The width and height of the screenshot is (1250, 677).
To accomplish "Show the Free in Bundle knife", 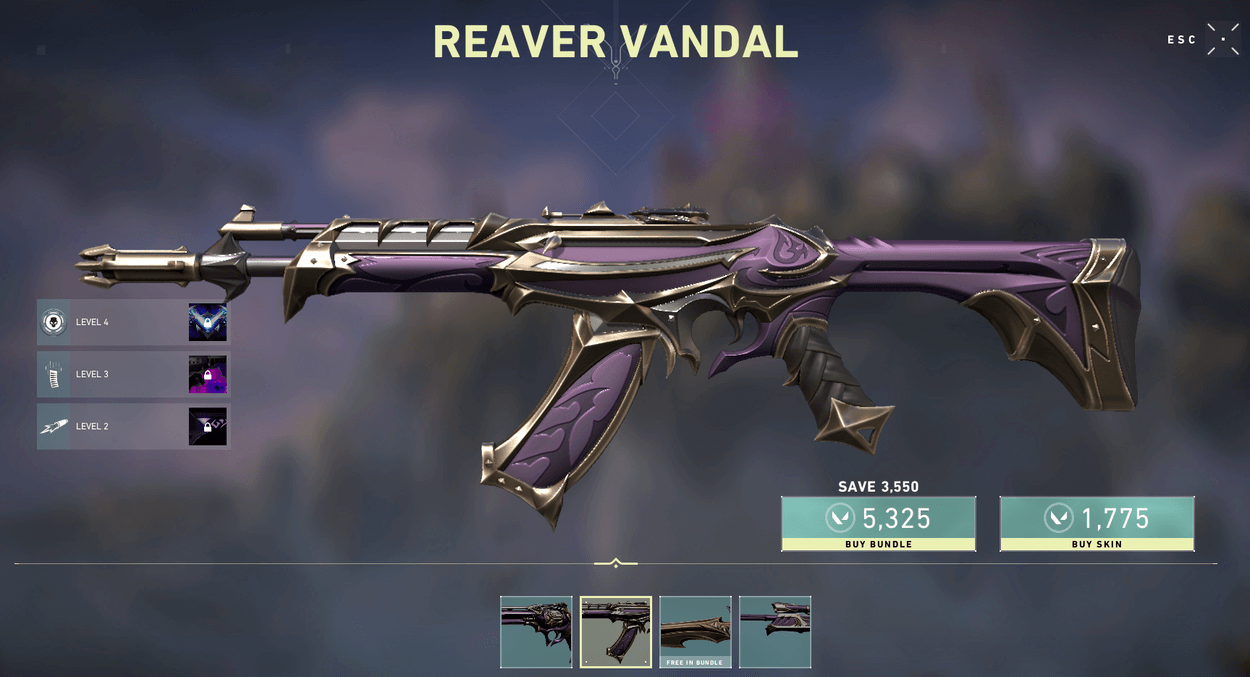I will click(695, 632).
